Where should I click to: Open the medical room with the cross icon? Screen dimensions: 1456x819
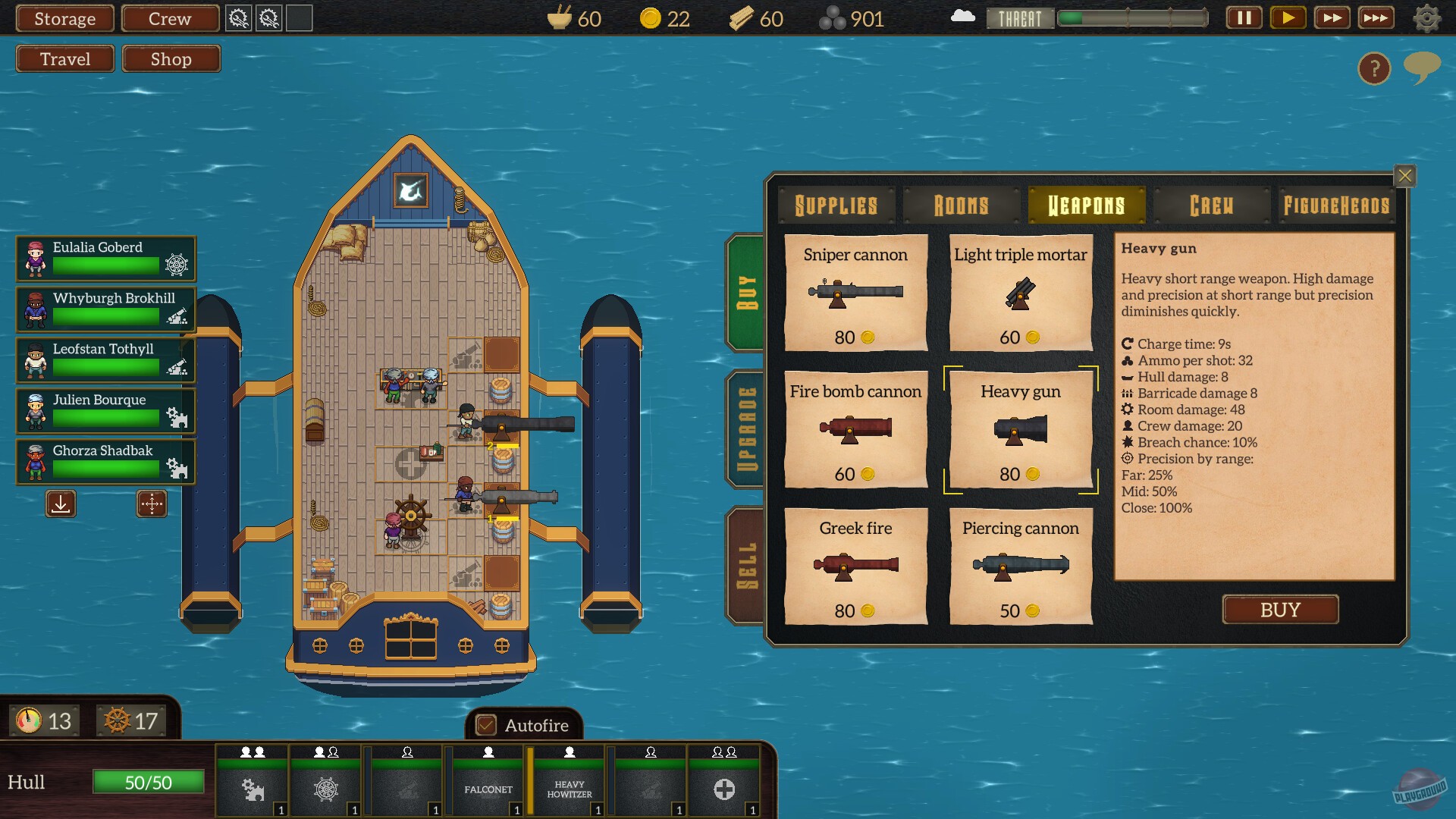[x=724, y=789]
